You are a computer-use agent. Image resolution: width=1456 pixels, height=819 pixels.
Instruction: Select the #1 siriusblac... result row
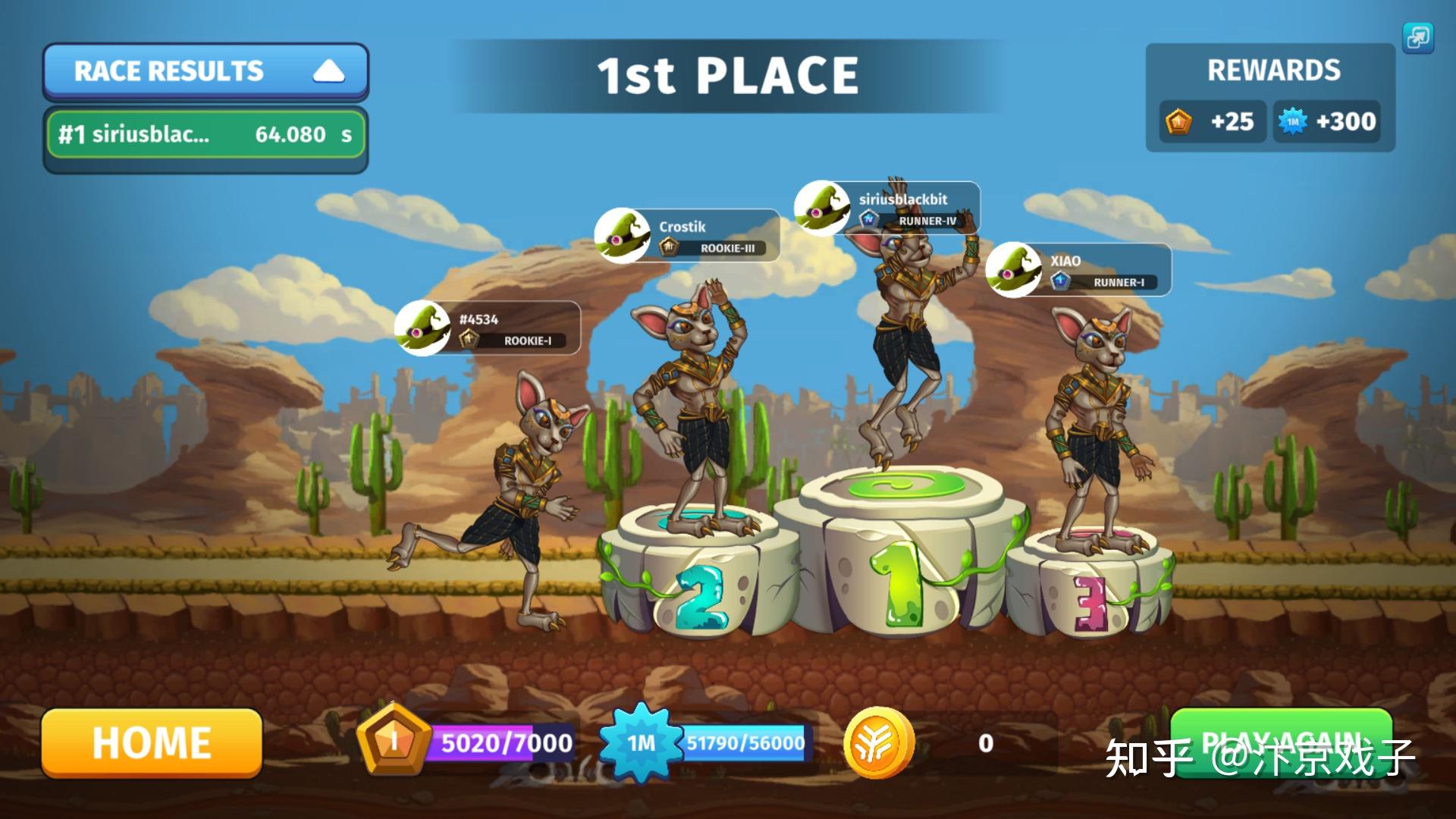205,134
